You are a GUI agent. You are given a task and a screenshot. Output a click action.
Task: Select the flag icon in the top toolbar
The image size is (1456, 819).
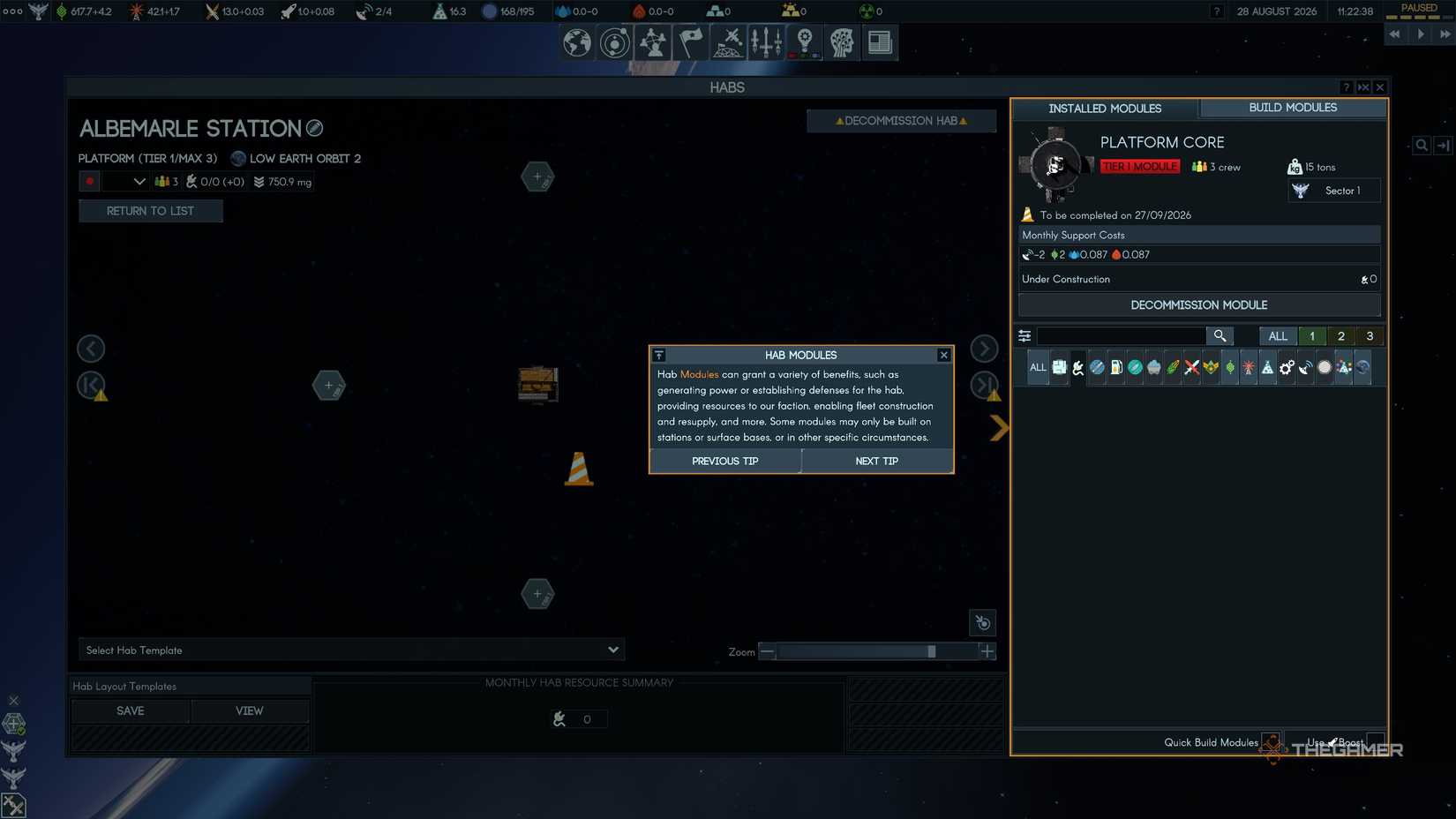[691, 42]
